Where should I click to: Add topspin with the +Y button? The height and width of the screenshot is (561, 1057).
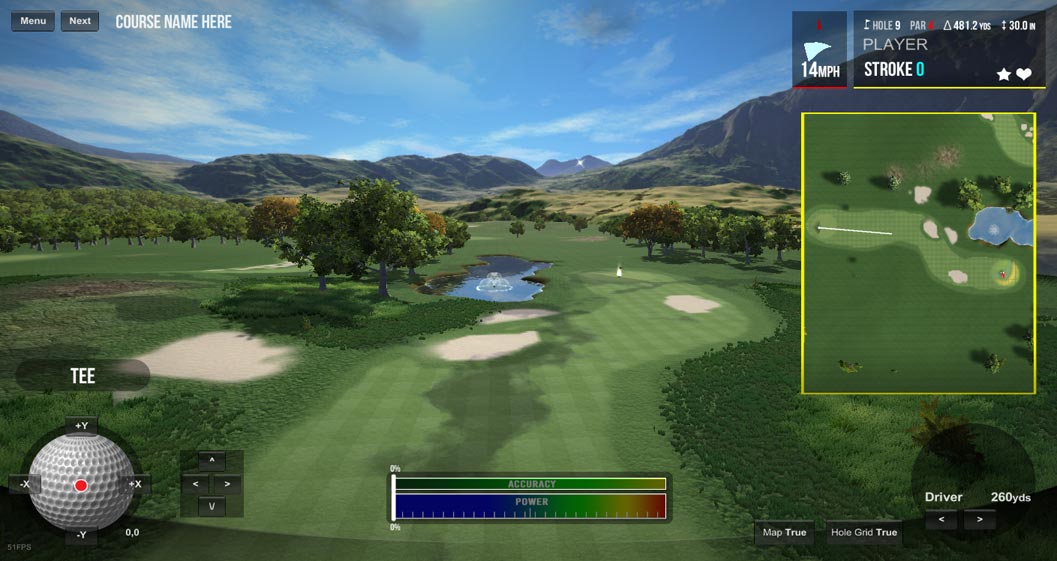81,425
